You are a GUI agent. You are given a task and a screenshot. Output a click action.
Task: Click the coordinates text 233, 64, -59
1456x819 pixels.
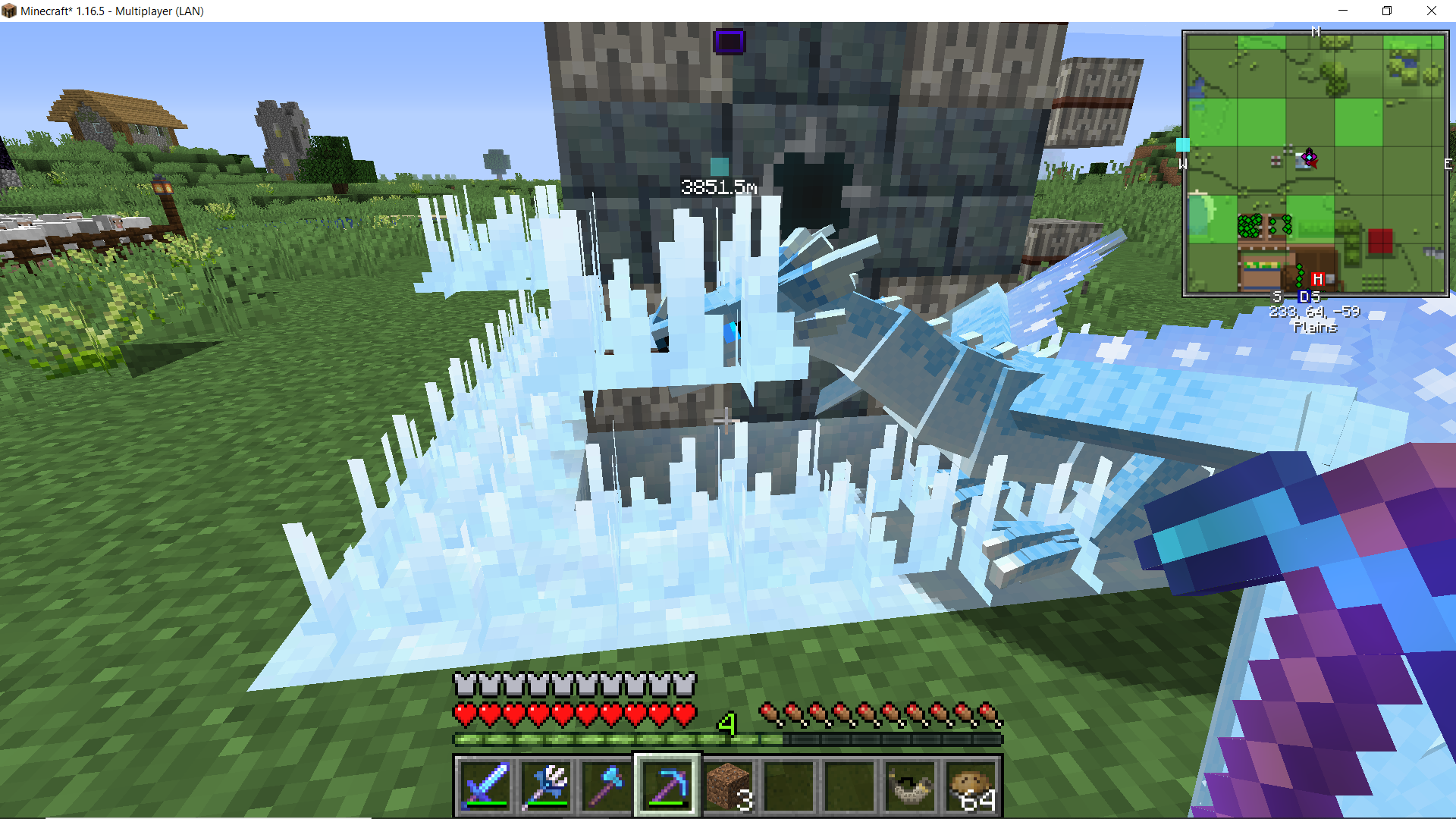point(1314,312)
